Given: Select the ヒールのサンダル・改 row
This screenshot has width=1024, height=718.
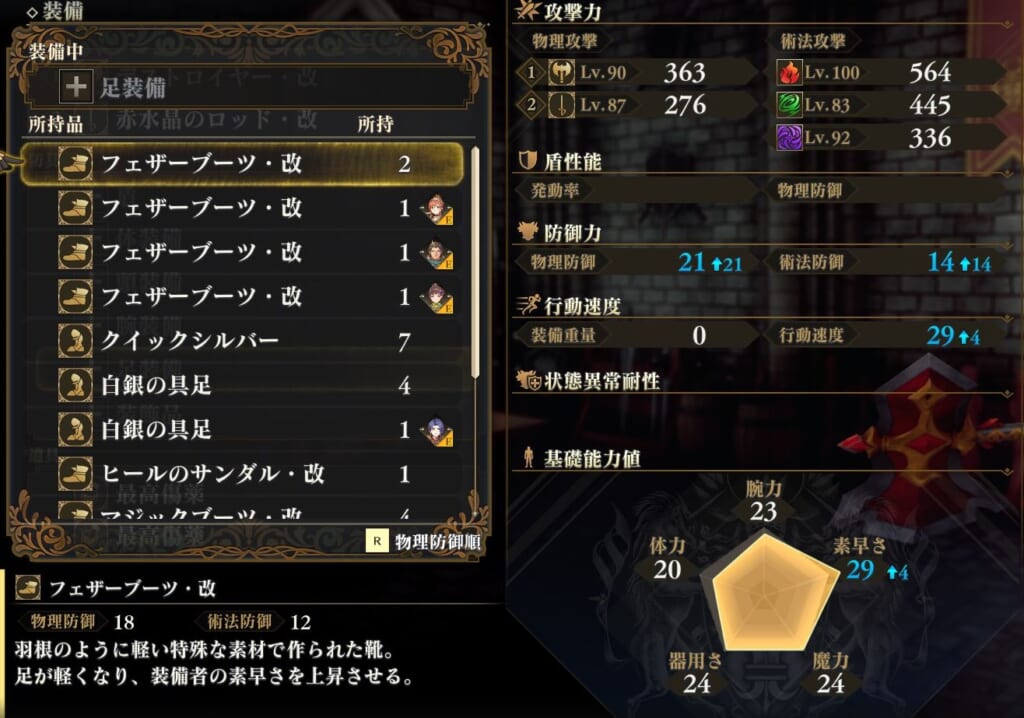Looking at the screenshot, I should [240, 473].
